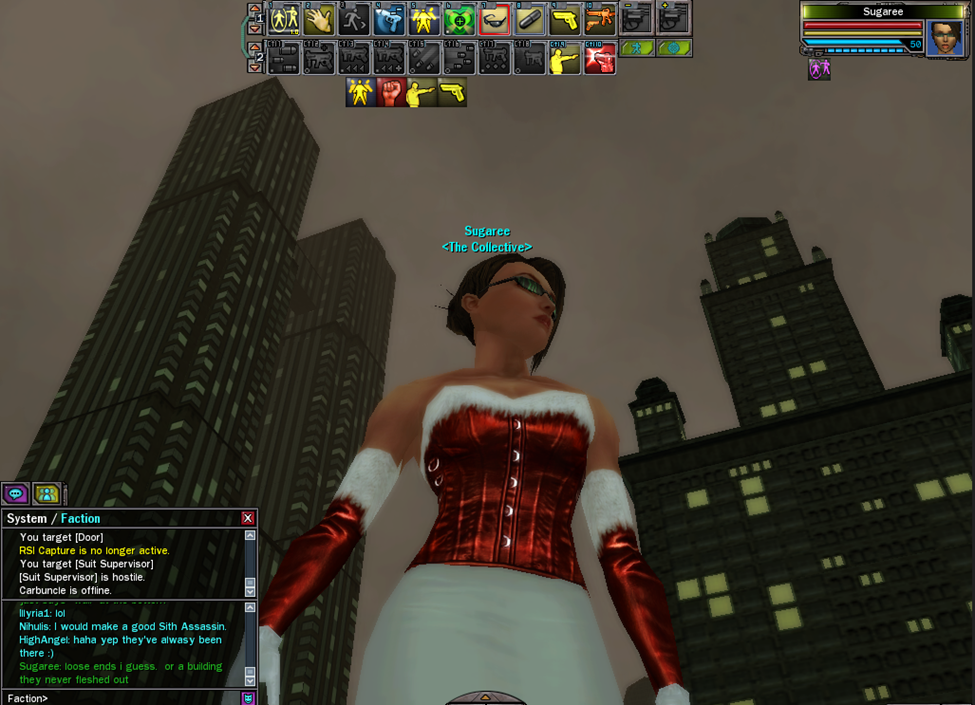Use the capsule pill item slot
Image resolution: width=975 pixels, height=705 pixels.
coord(529,19)
